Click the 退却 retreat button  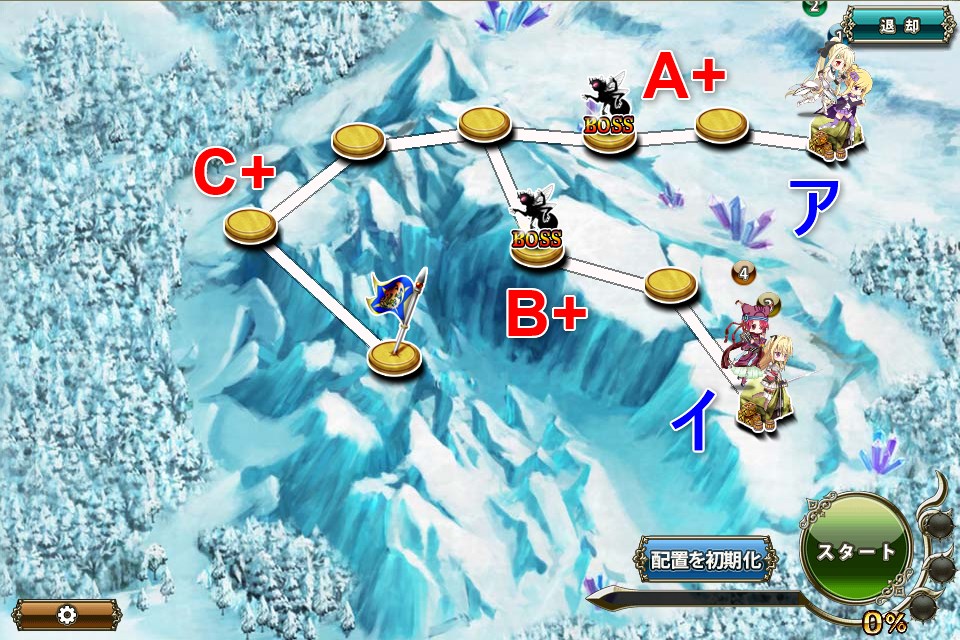tap(897, 26)
